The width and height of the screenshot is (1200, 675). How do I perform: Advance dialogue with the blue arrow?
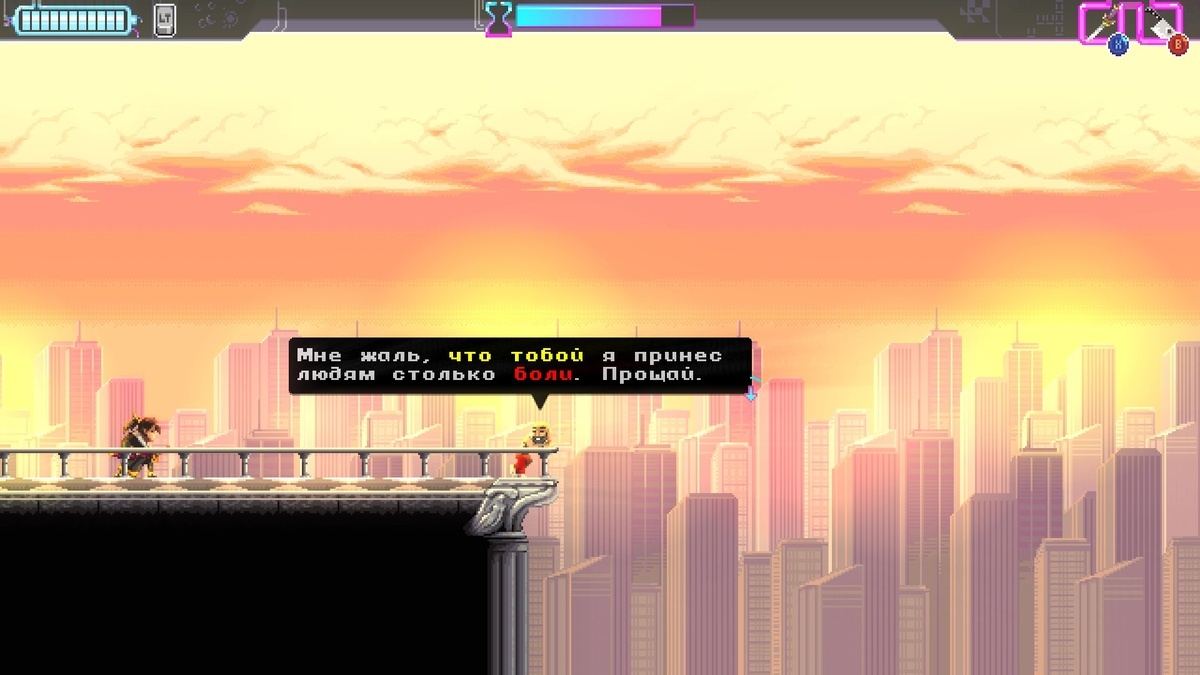pyautogui.click(x=751, y=392)
